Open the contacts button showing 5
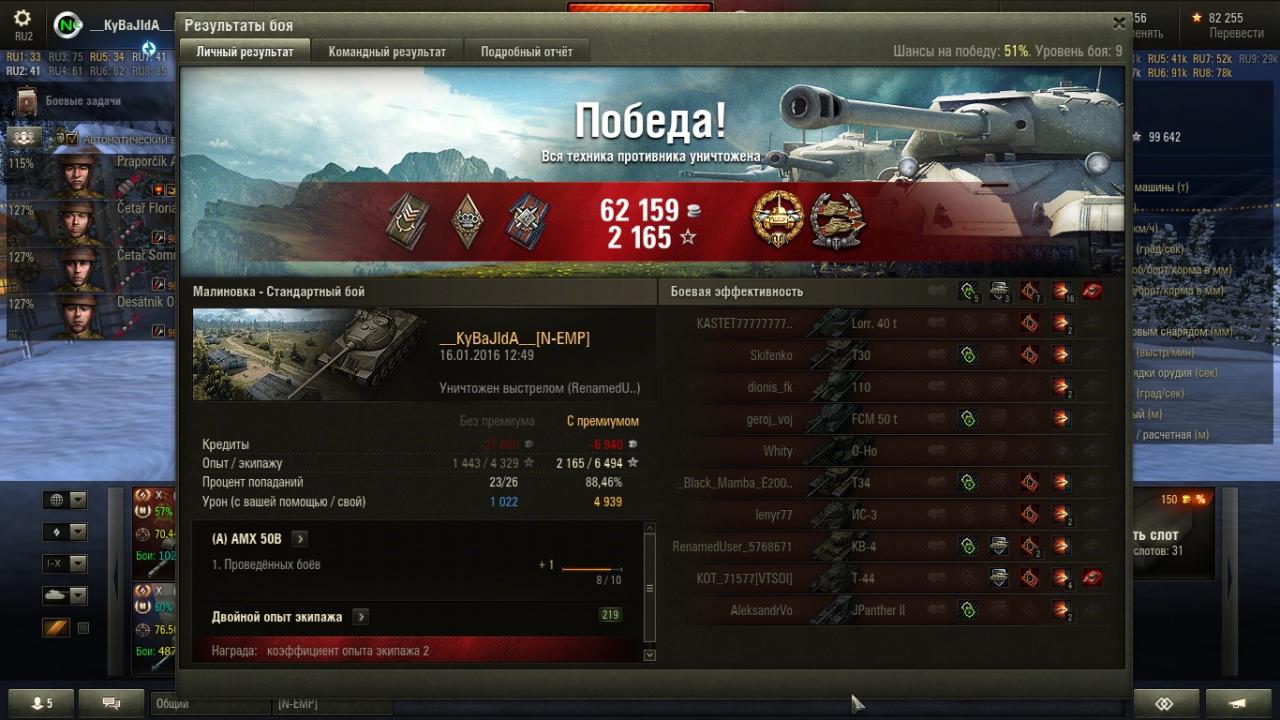This screenshot has height=720, width=1280. (40, 704)
